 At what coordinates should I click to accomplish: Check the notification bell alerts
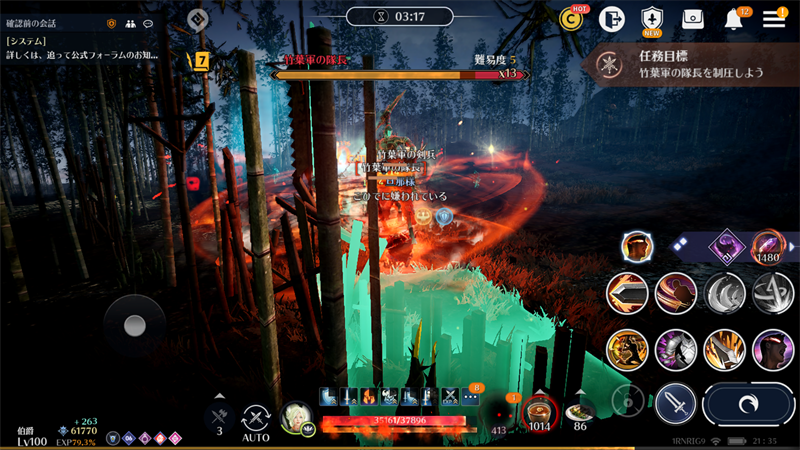click(x=734, y=19)
